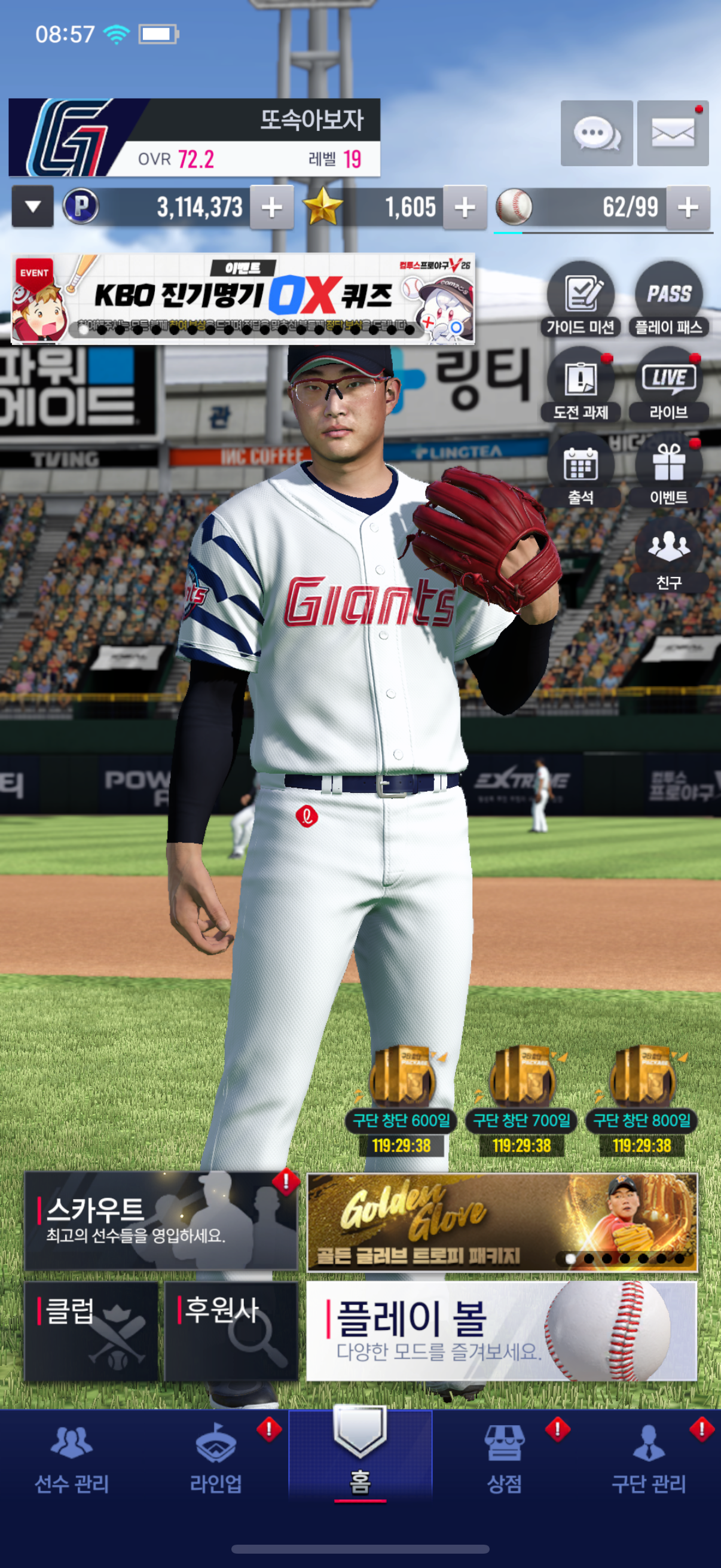721x1568 pixels.
Task: Open the KBO OX quiz event banner
Action: click(243, 299)
